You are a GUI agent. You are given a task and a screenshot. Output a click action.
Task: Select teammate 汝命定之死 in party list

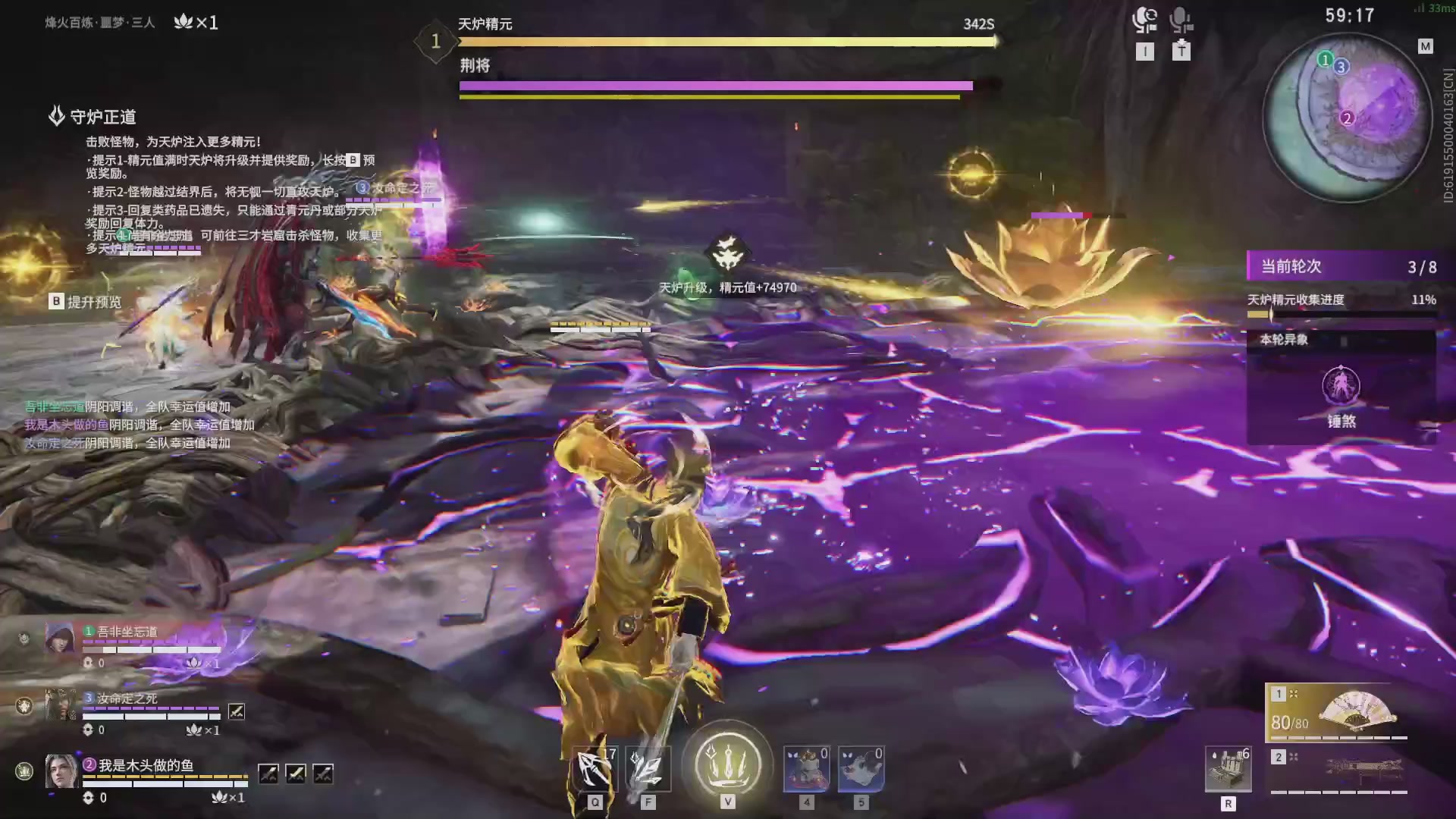coord(61,705)
